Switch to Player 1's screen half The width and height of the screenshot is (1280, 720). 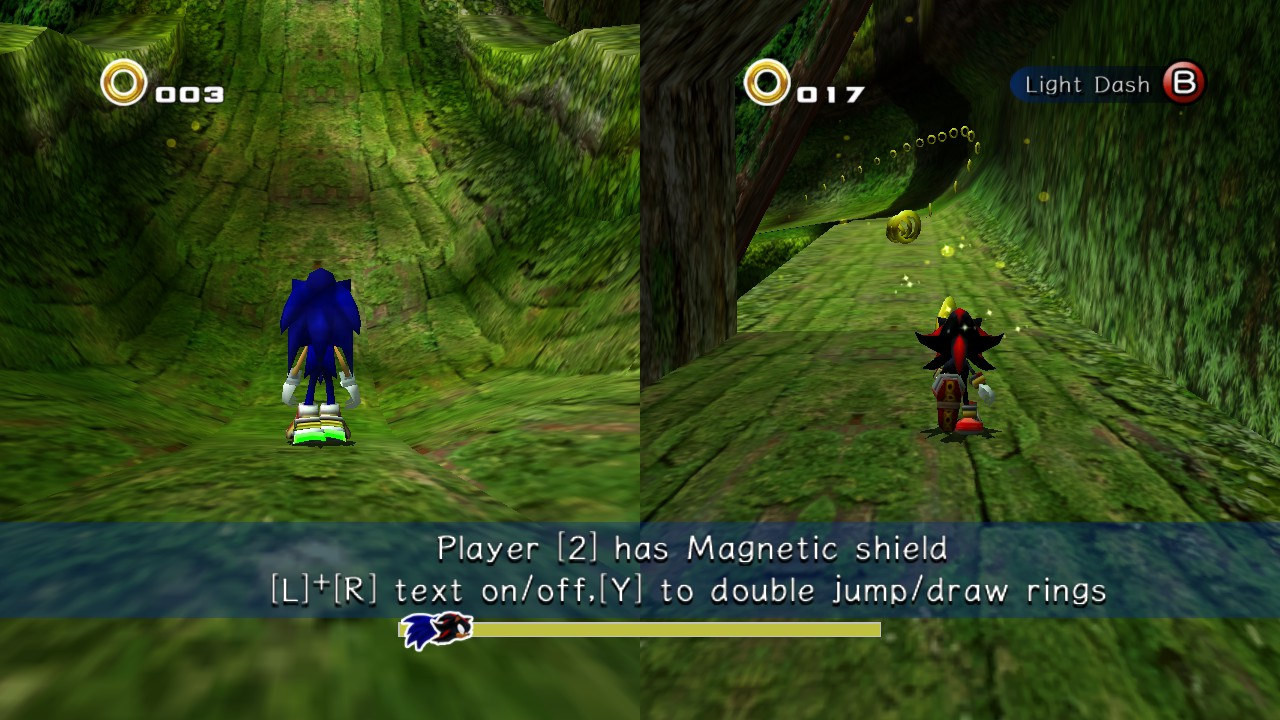pyautogui.click(x=320, y=300)
